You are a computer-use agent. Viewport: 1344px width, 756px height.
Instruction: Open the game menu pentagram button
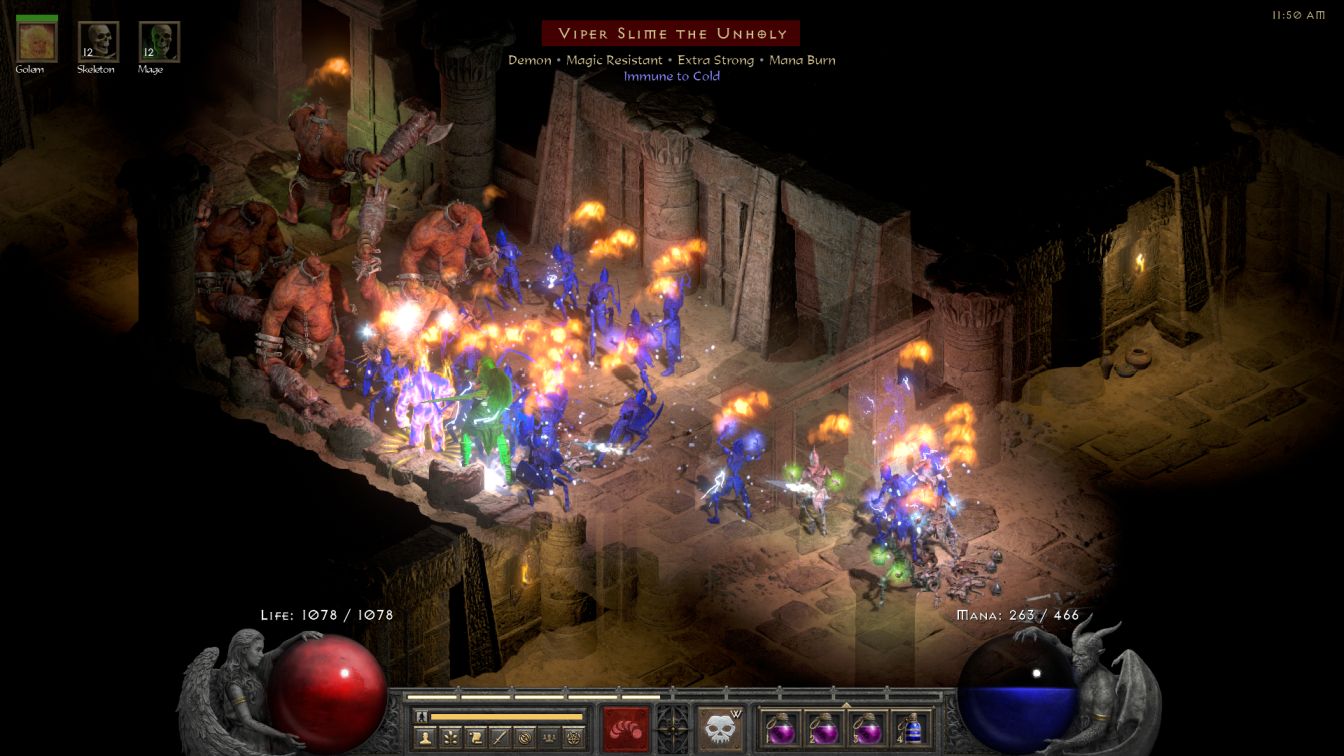(x=574, y=738)
